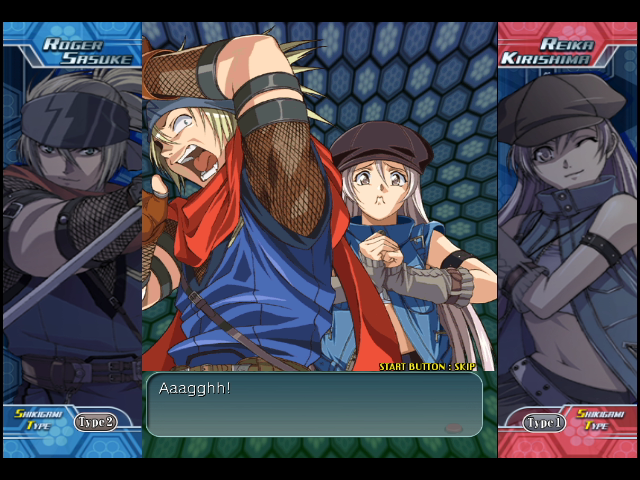The width and height of the screenshot is (640, 480).
Task: Click the dialogue continue indicator
Action: point(453,428)
